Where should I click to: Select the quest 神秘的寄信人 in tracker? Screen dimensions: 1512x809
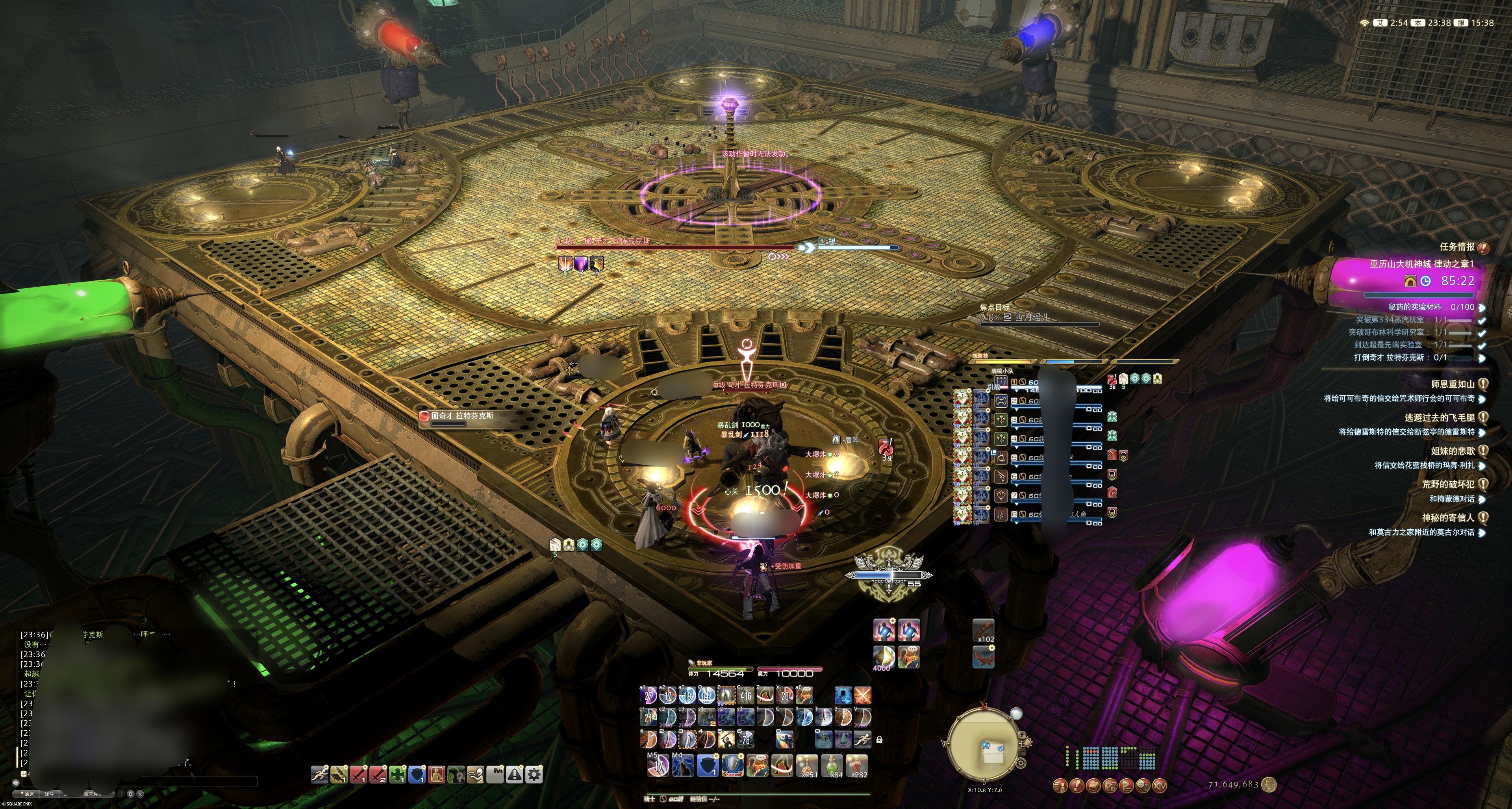tap(1448, 518)
